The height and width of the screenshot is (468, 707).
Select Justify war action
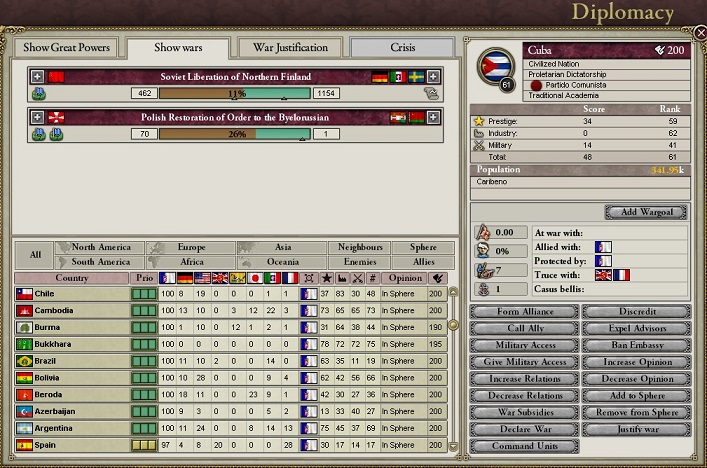(x=637, y=429)
